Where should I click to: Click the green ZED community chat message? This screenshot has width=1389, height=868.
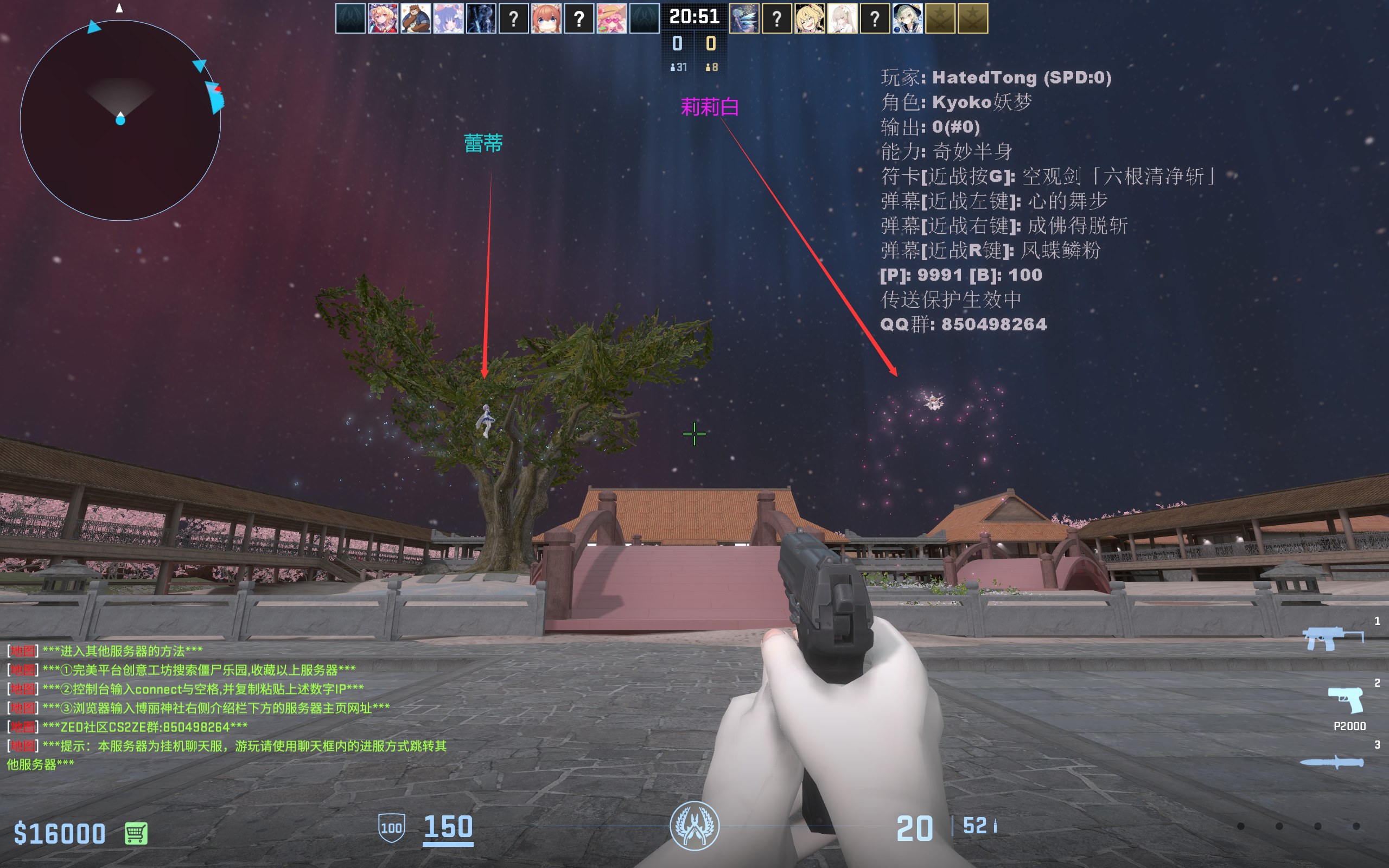click(x=128, y=727)
